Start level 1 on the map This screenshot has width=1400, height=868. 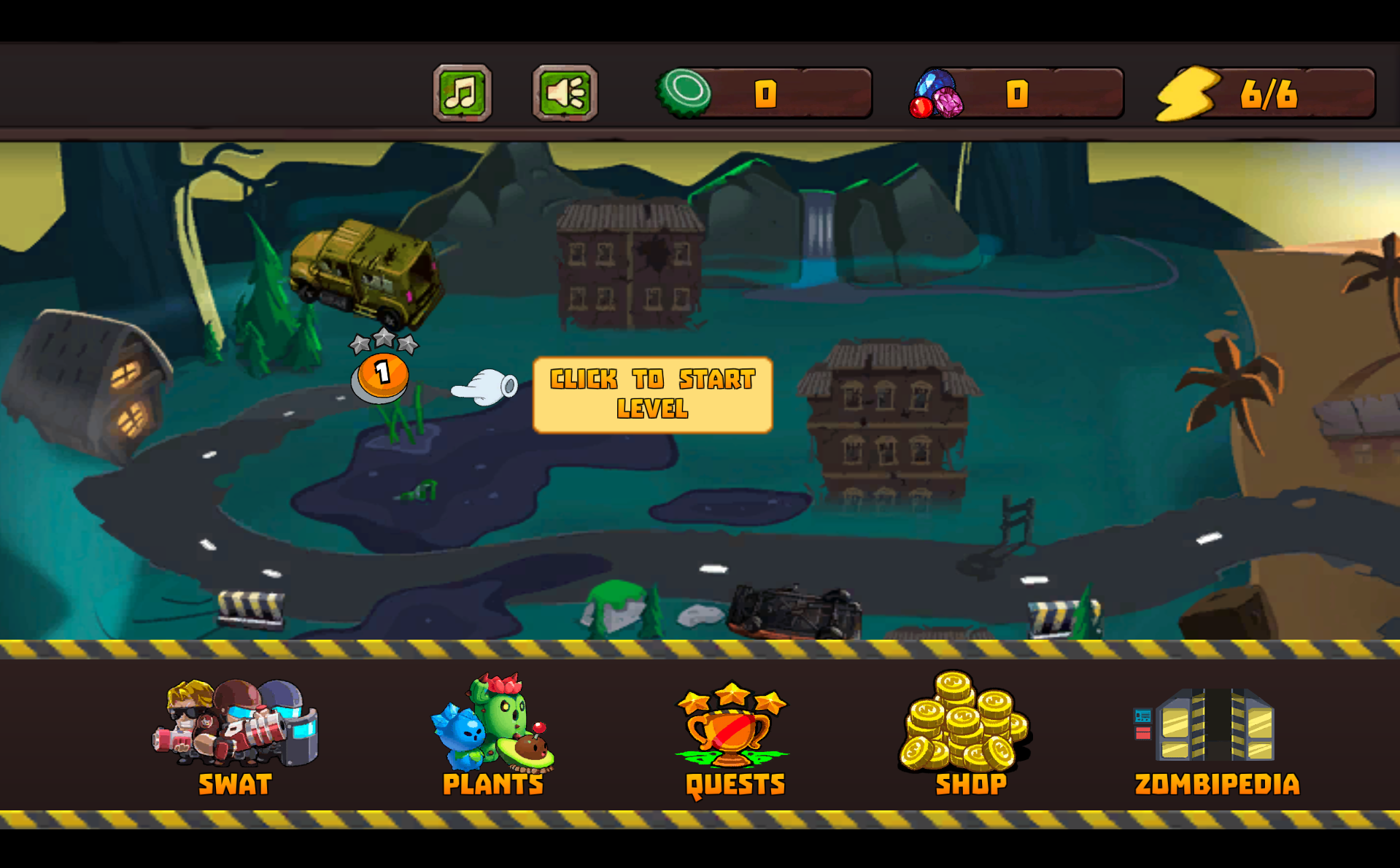click(x=382, y=375)
